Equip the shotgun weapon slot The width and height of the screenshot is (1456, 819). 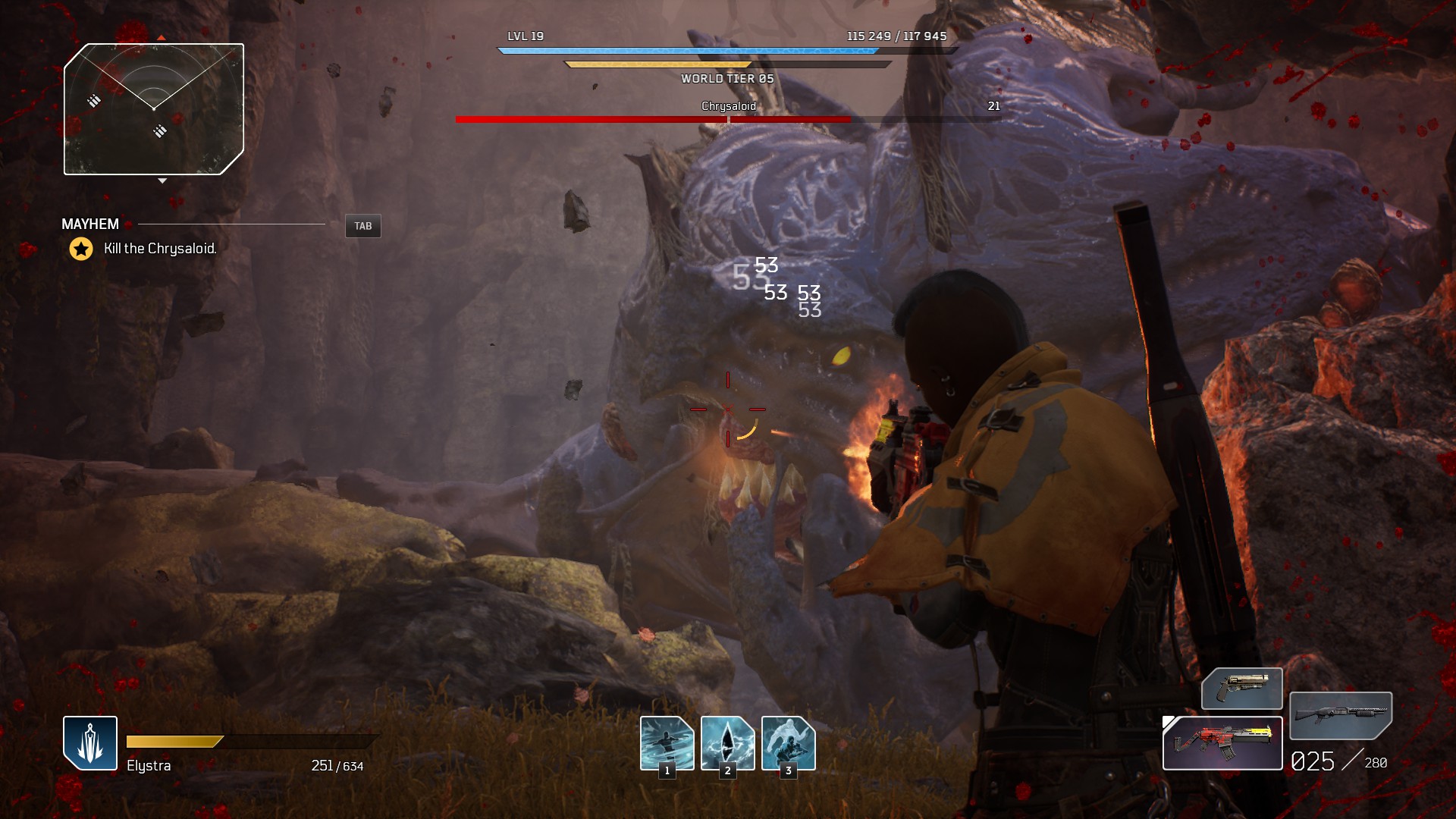(x=1340, y=715)
